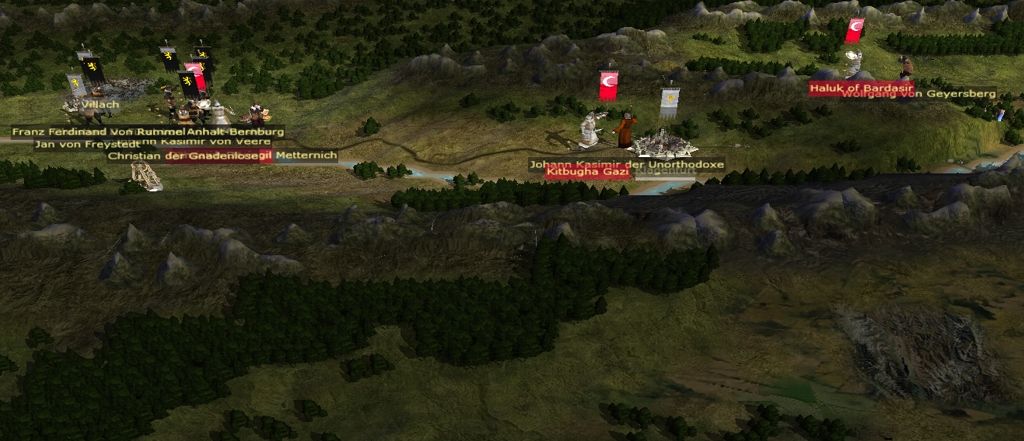The image size is (1024, 441).
Task: Choose the red Kitbugha Gazi name label
Action: coord(588,172)
